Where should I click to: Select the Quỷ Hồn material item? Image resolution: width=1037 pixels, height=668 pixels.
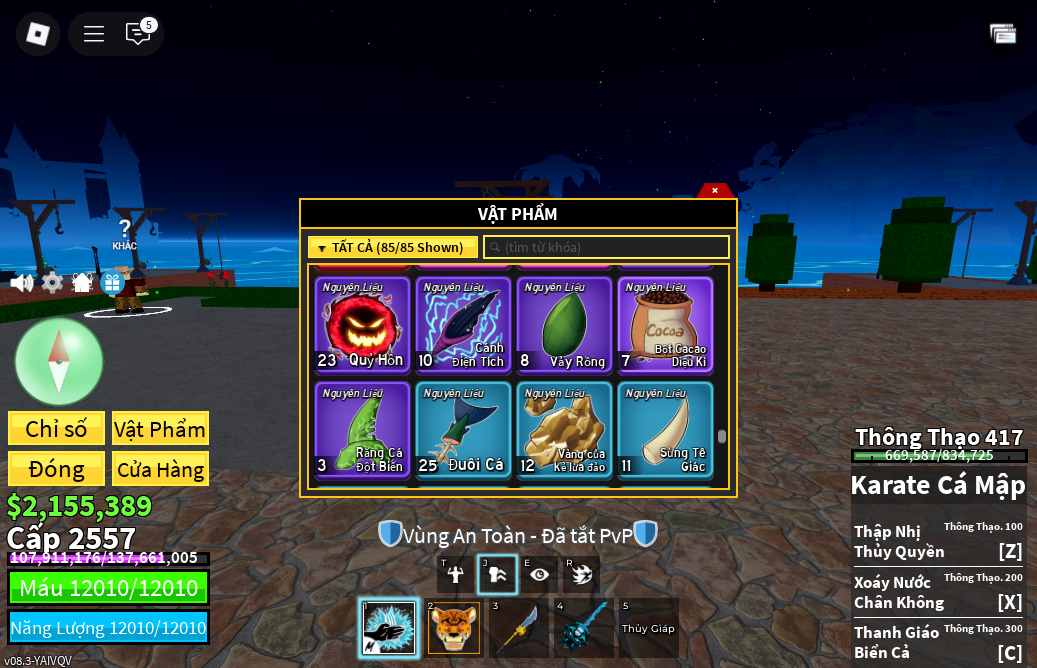click(x=362, y=324)
